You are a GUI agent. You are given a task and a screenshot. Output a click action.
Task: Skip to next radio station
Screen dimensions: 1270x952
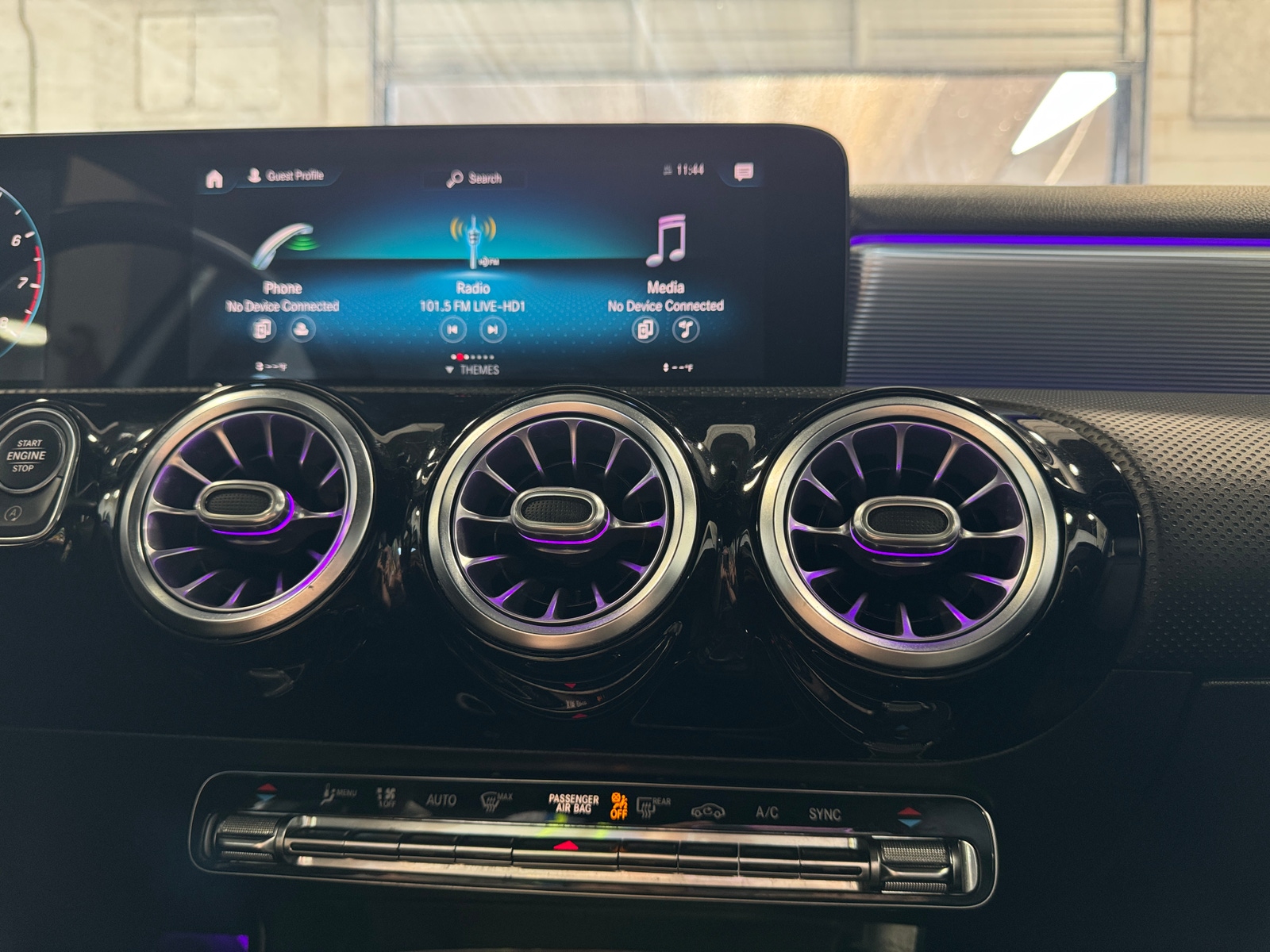click(492, 327)
